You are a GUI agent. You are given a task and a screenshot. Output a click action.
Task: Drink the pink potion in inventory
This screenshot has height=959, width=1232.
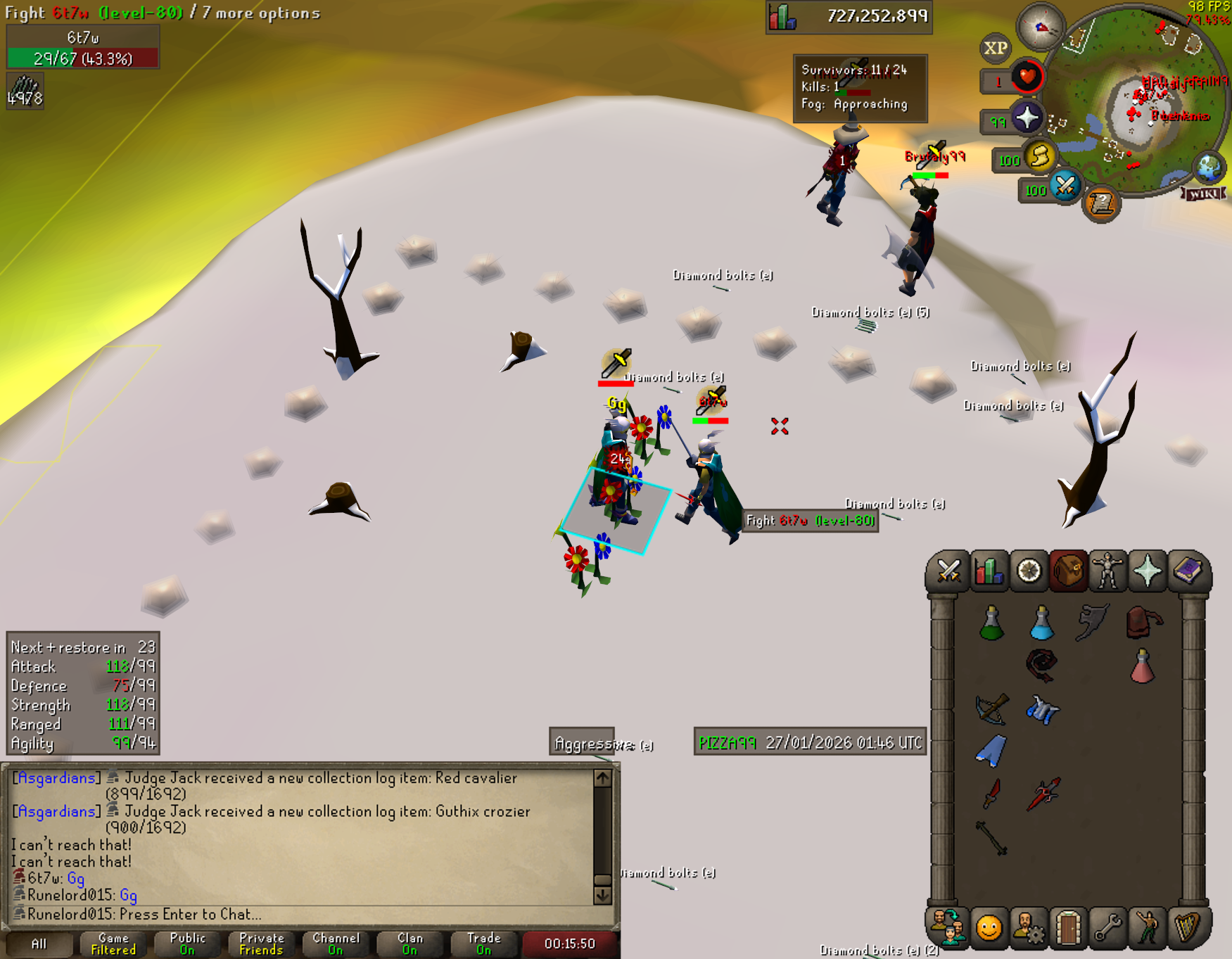click(x=1141, y=666)
